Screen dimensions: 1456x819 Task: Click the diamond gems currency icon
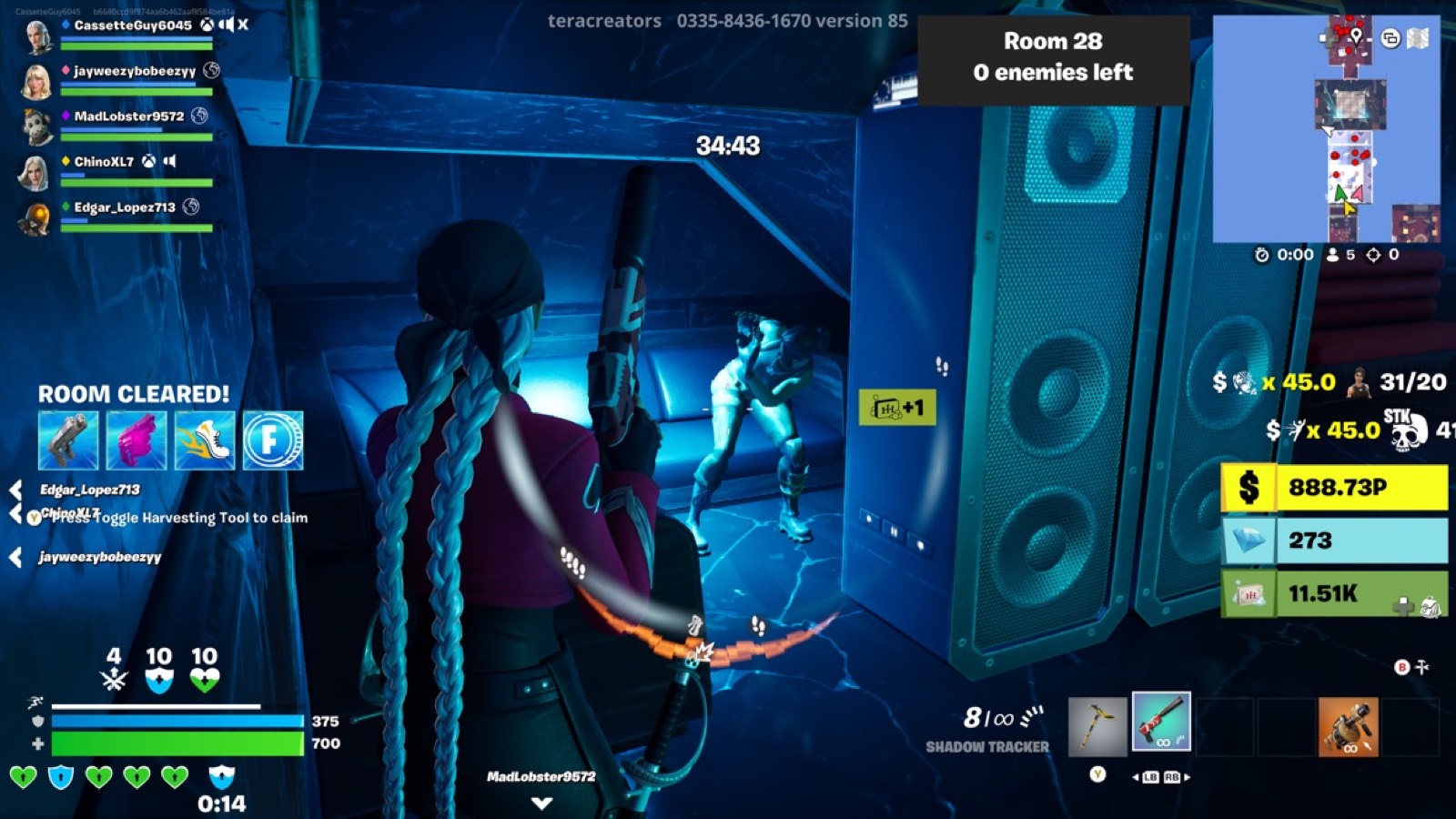[1249, 539]
